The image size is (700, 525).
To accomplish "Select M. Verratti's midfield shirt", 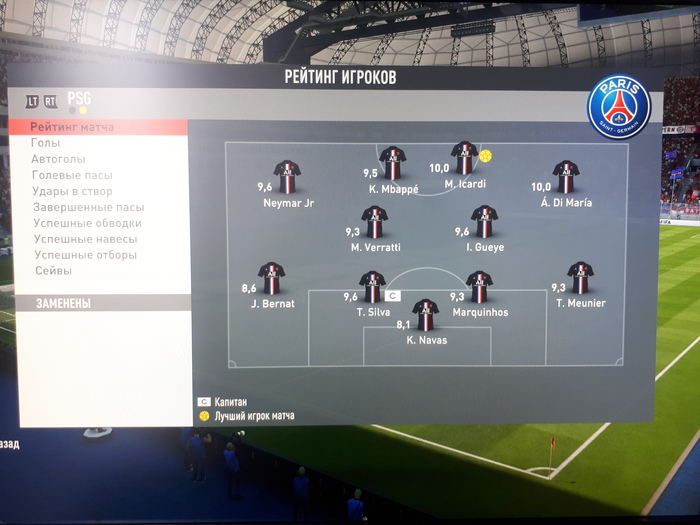I will click(x=375, y=221).
